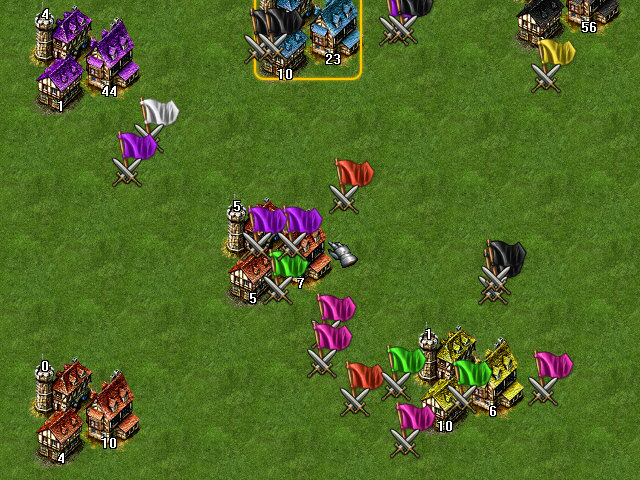Select the blue village with yellow selection frame
The image size is (640, 480).
[307, 38]
